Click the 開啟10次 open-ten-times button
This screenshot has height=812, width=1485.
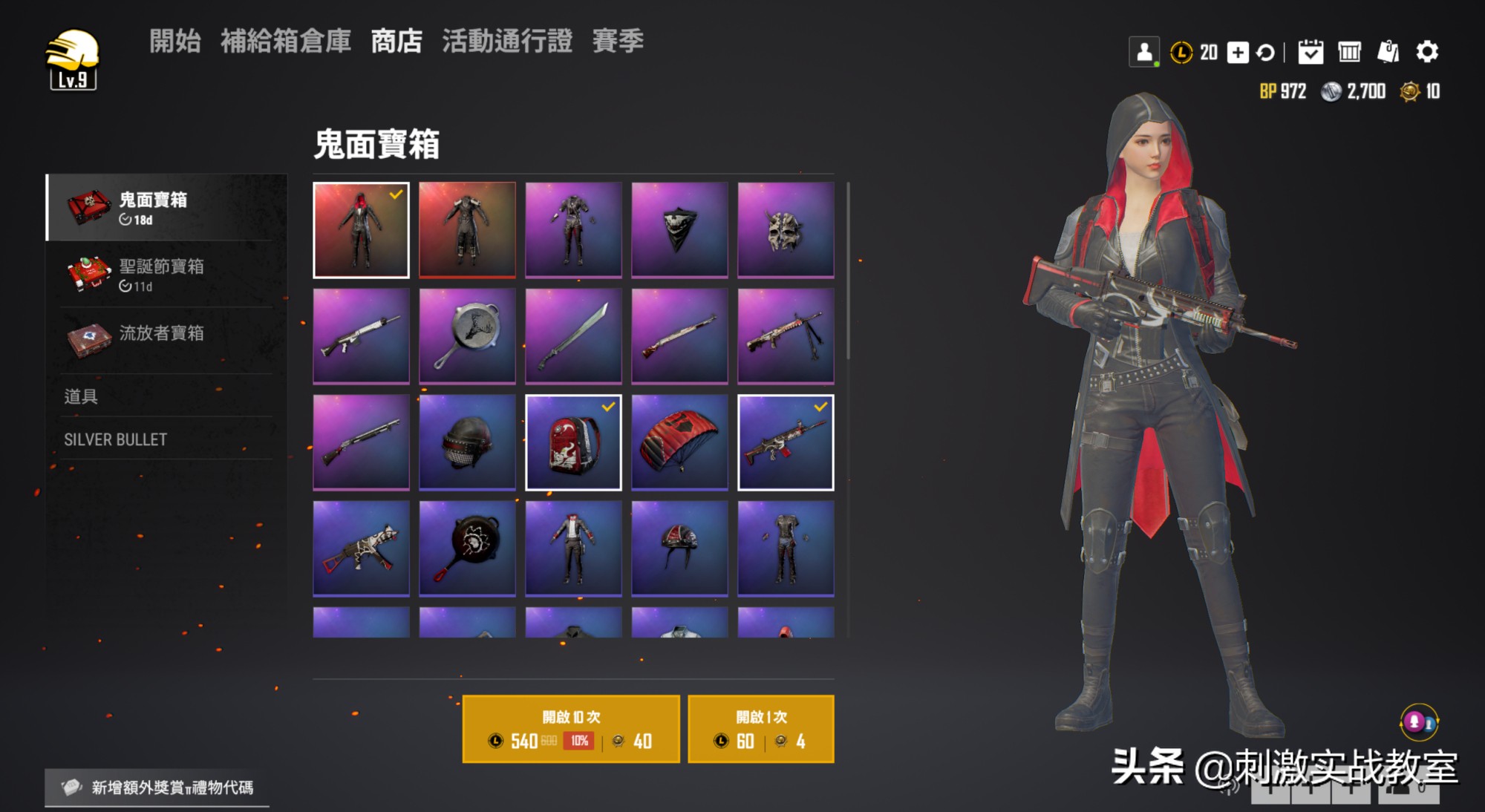tap(570, 729)
